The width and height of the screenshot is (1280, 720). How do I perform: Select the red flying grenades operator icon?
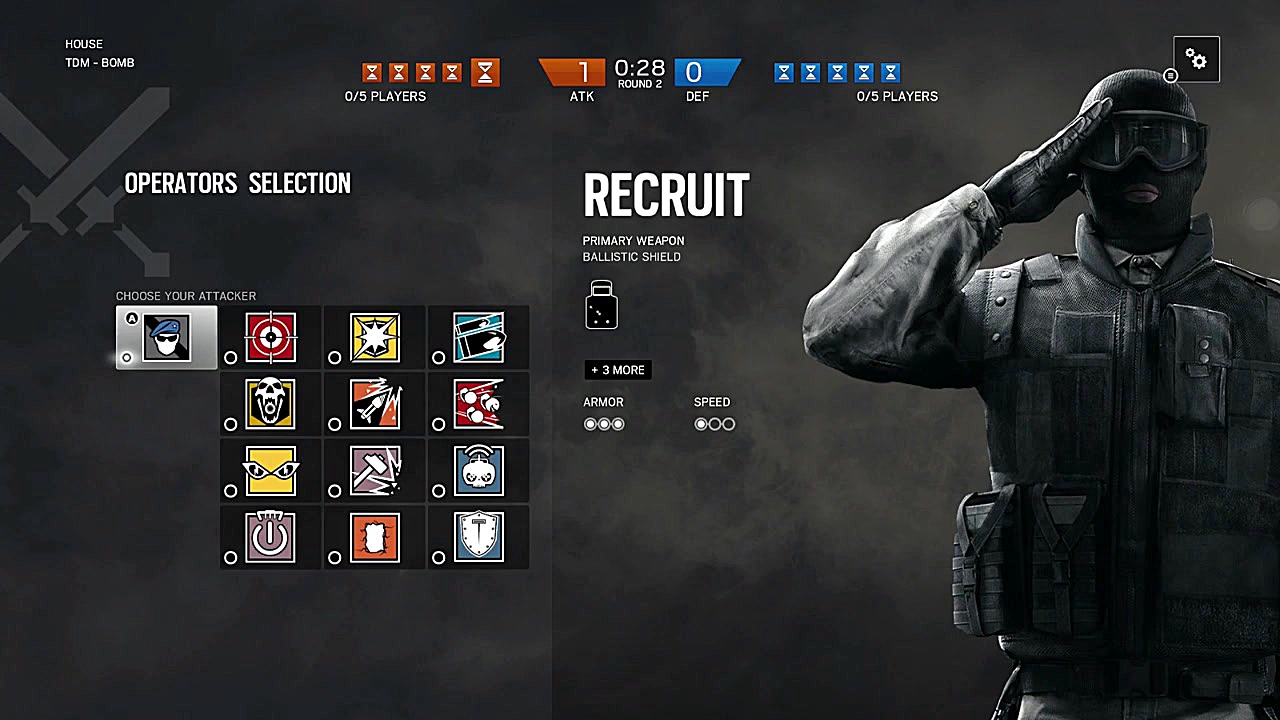click(x=478, y=404)
